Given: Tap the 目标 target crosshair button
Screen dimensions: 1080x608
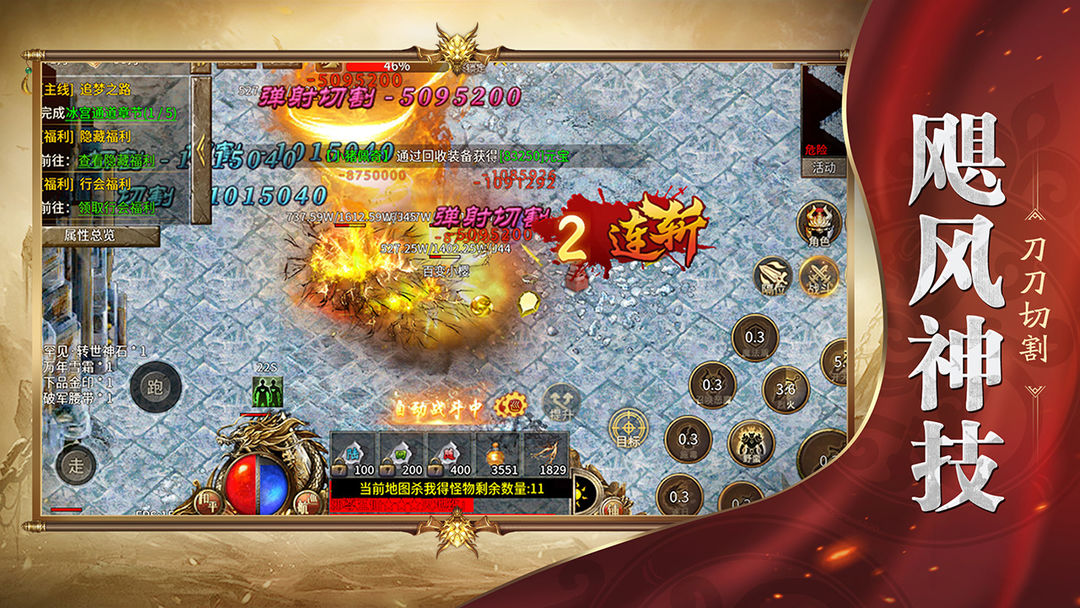Looking at the screenshot, I should 628,429.
